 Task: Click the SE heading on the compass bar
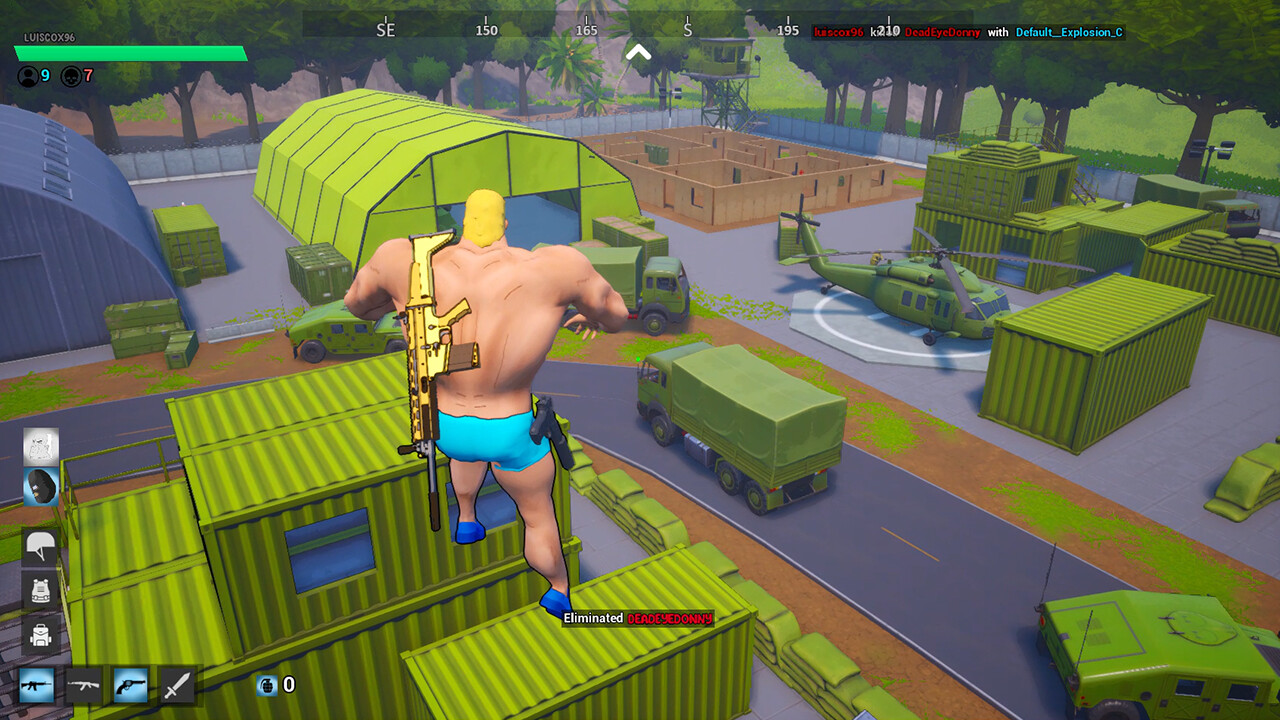(386, 30)
